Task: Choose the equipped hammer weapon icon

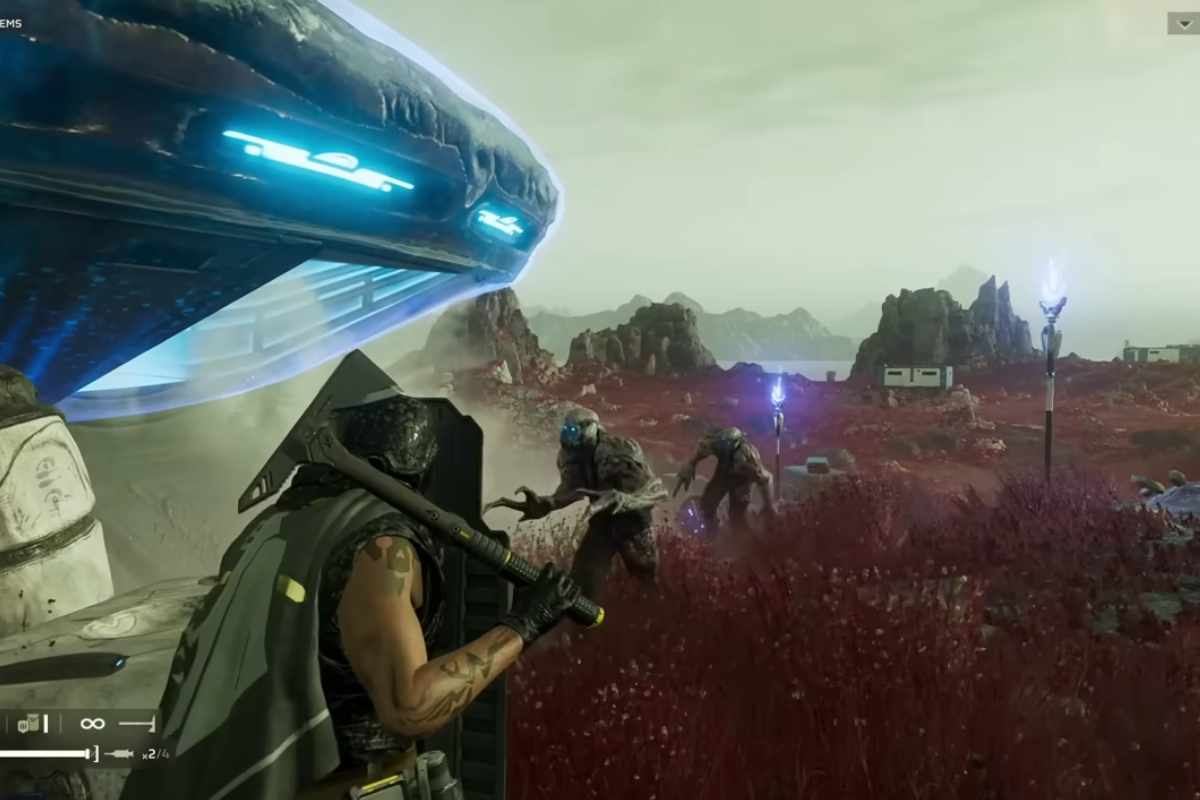Action: pyautogui.click(x=136, y=723)
